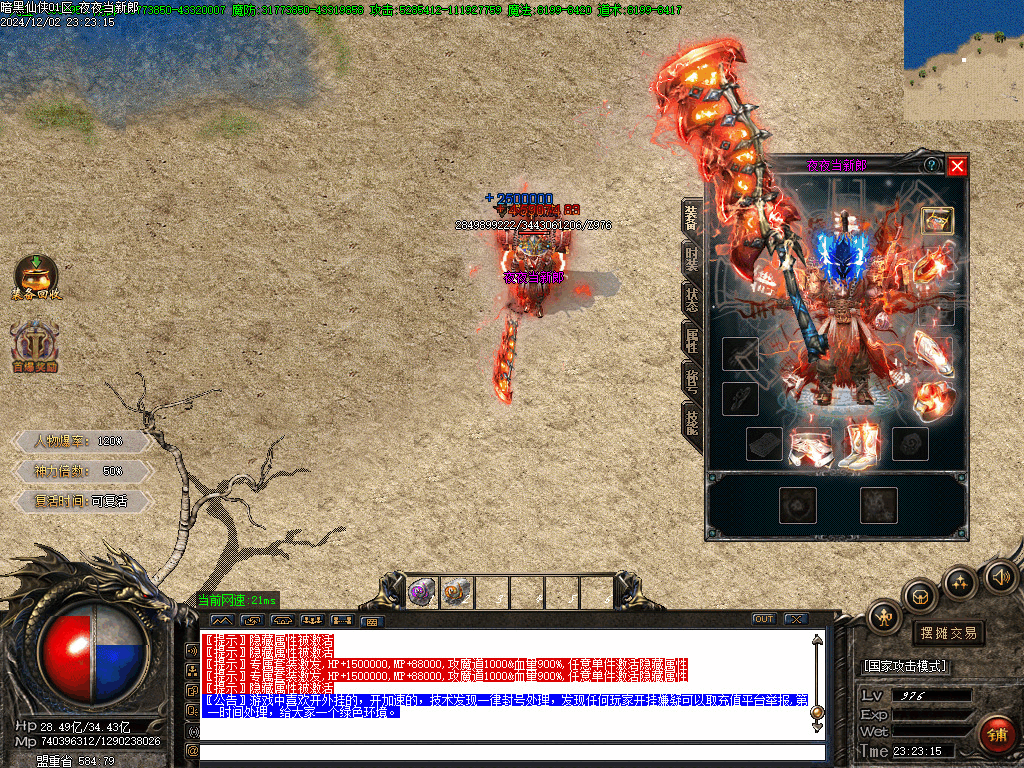
Task: Open the 摆摊交易 stall trade button
Action: click(x=948, y=633)
